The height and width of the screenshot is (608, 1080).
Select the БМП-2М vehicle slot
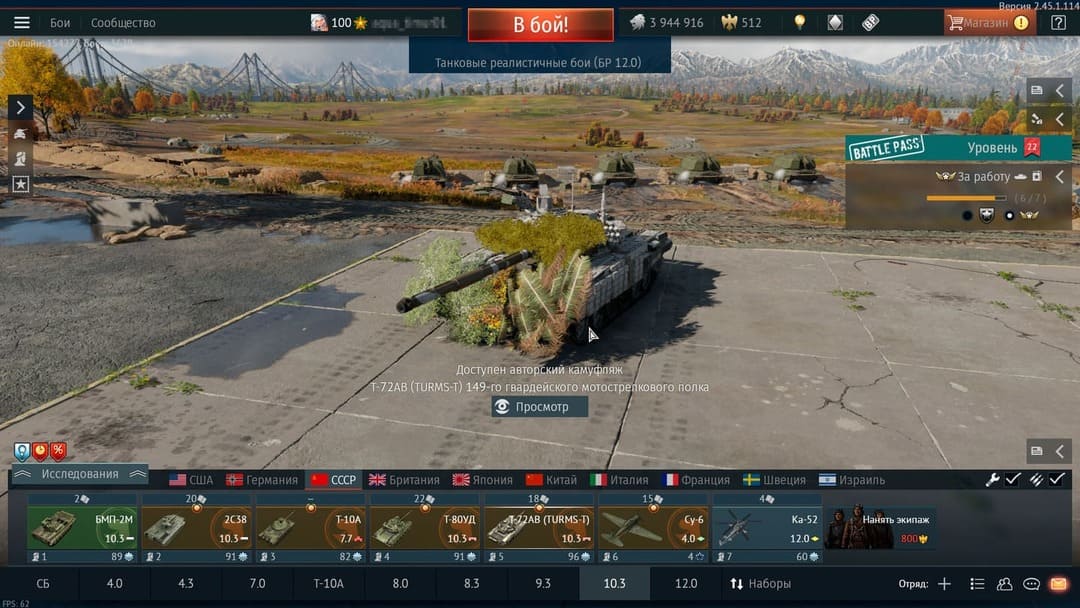[82, 528]
